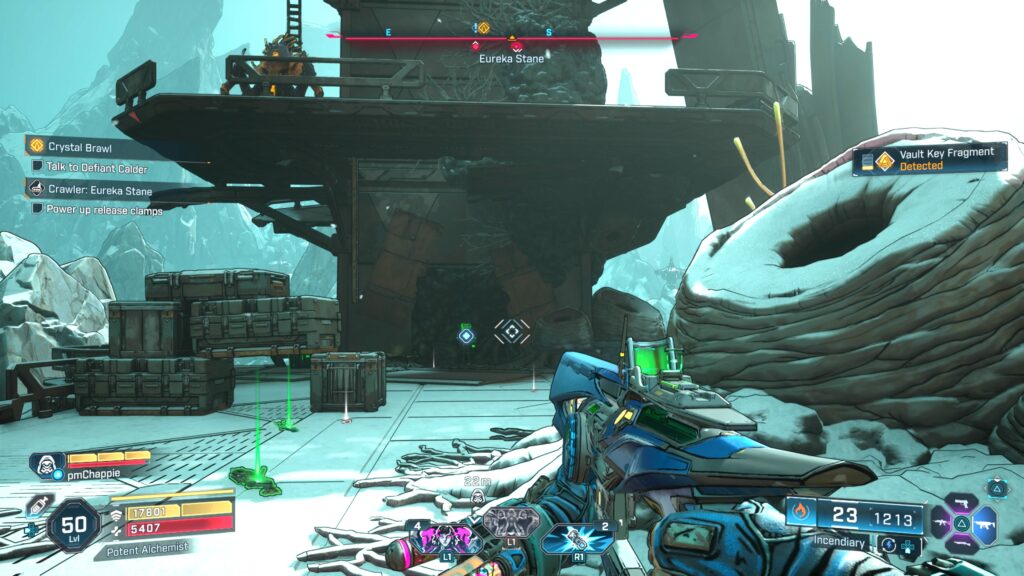Select the objective waypoint marker near crosshair
The image size is (1024, 576).
pyautogui.click(x=466, y=334)
